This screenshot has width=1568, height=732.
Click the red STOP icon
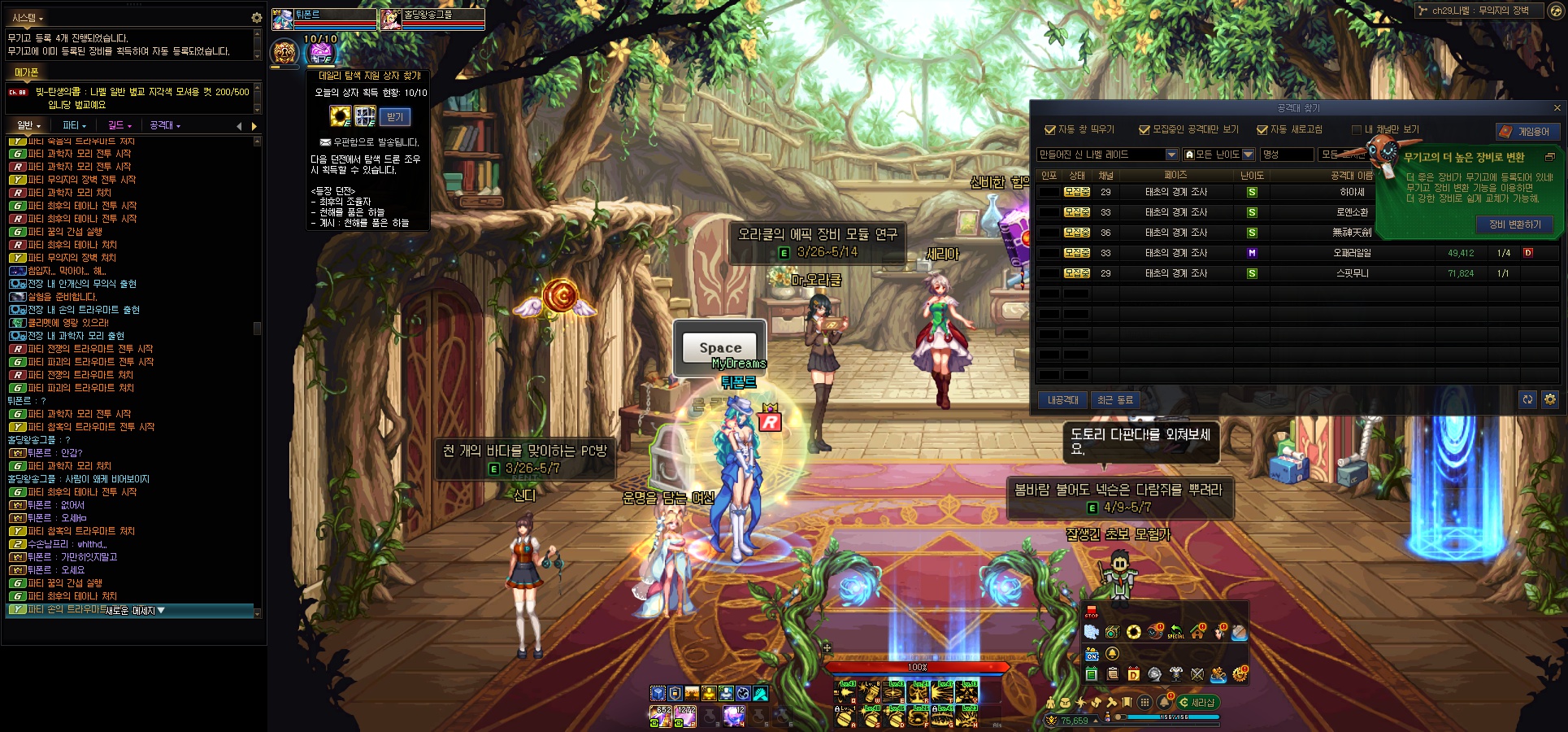[1091, 612]
